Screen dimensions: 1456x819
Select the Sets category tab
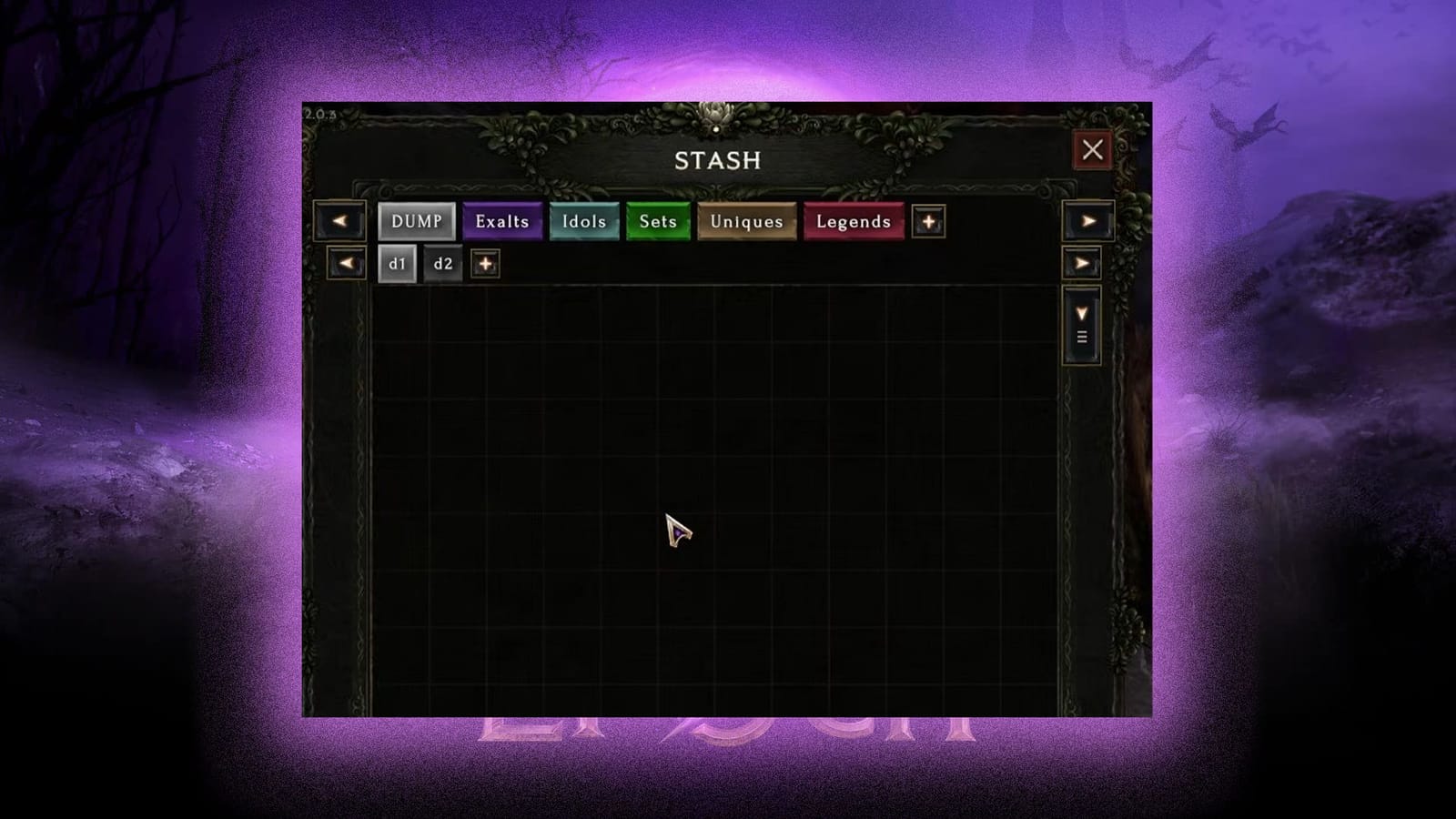point(657,221)
